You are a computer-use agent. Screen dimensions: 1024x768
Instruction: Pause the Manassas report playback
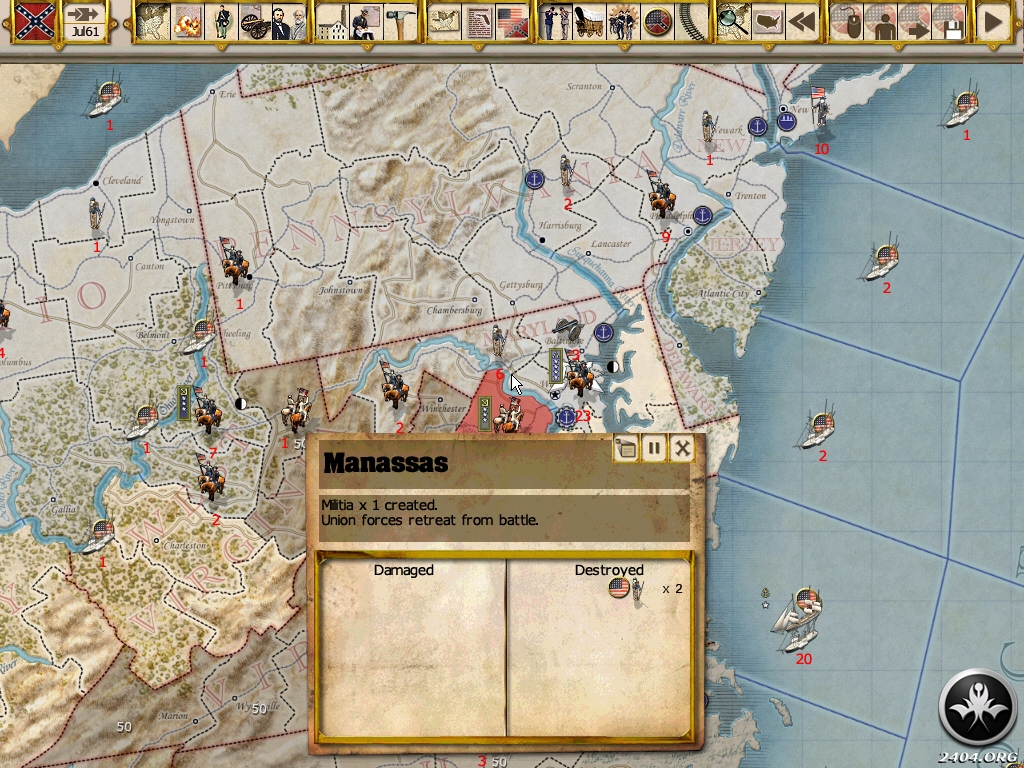coord(654,448)
